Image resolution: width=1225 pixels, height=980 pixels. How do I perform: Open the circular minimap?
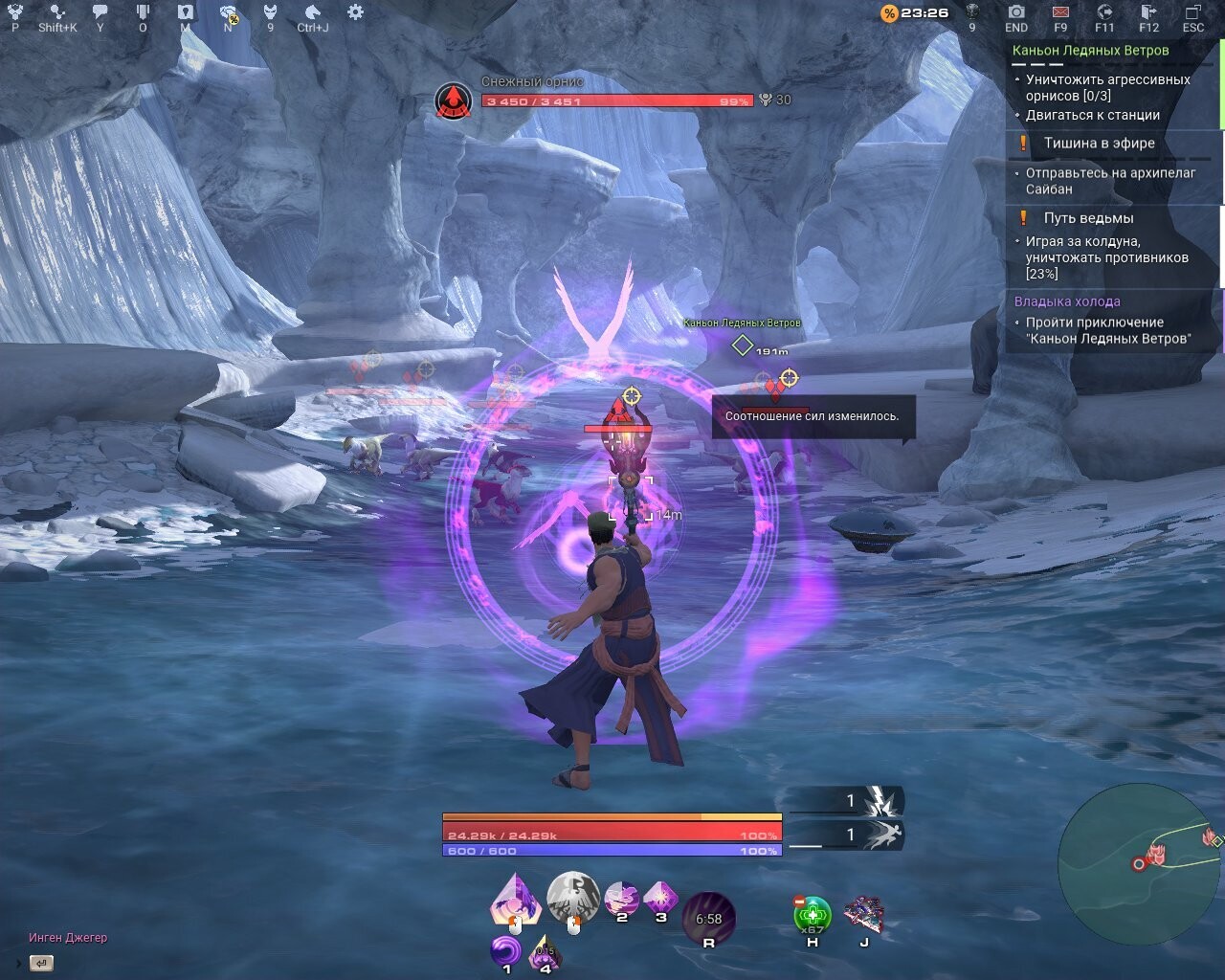1137,862
